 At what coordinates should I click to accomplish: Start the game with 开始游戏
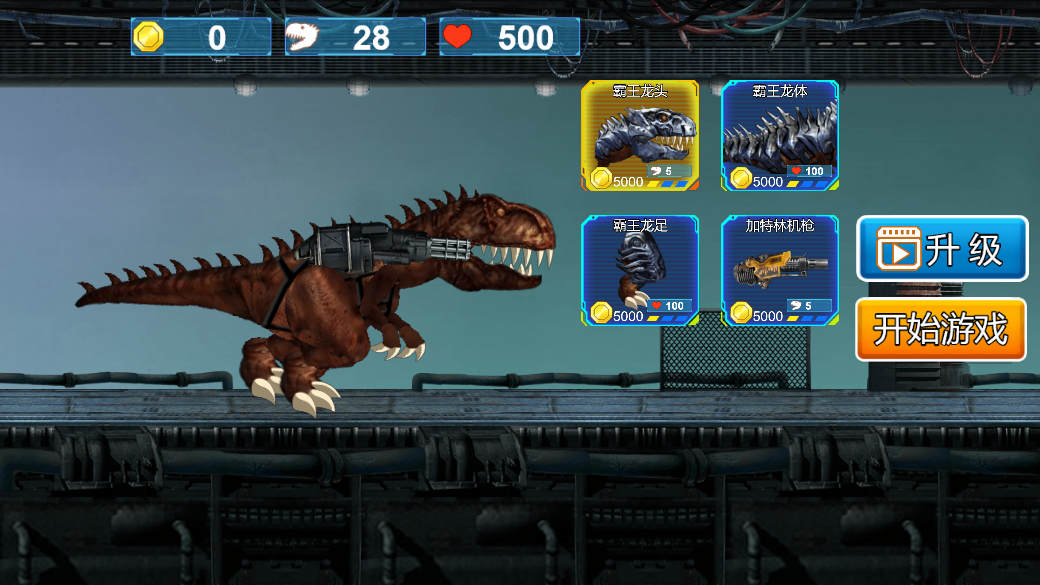pos(941,329)
